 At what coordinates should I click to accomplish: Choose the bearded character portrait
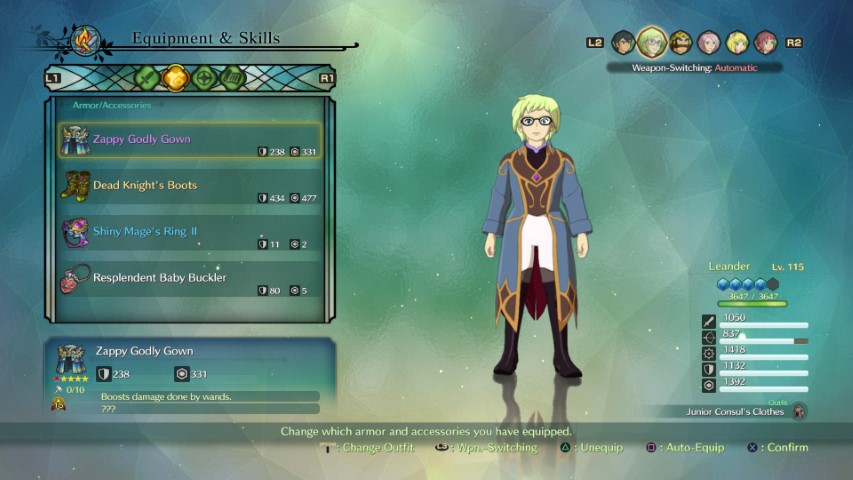[681, 42]
